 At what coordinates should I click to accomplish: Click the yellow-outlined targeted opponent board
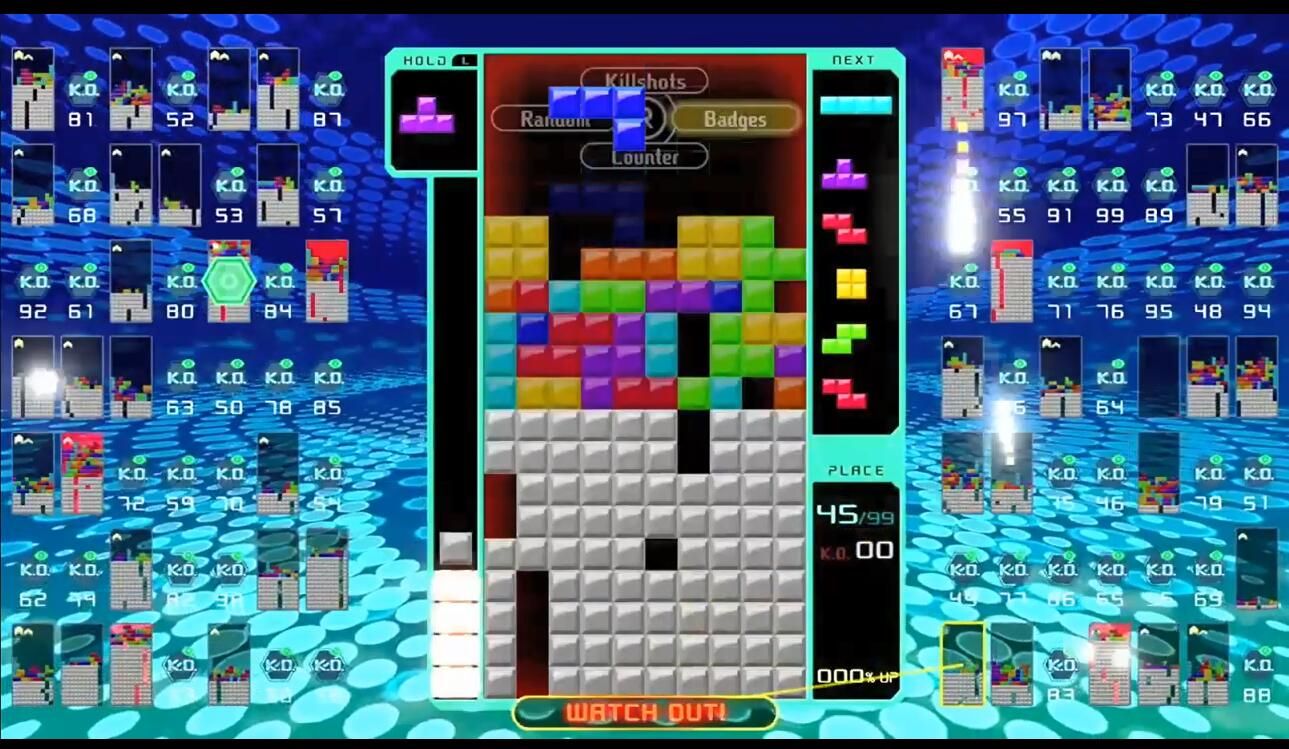coord(962,664)
